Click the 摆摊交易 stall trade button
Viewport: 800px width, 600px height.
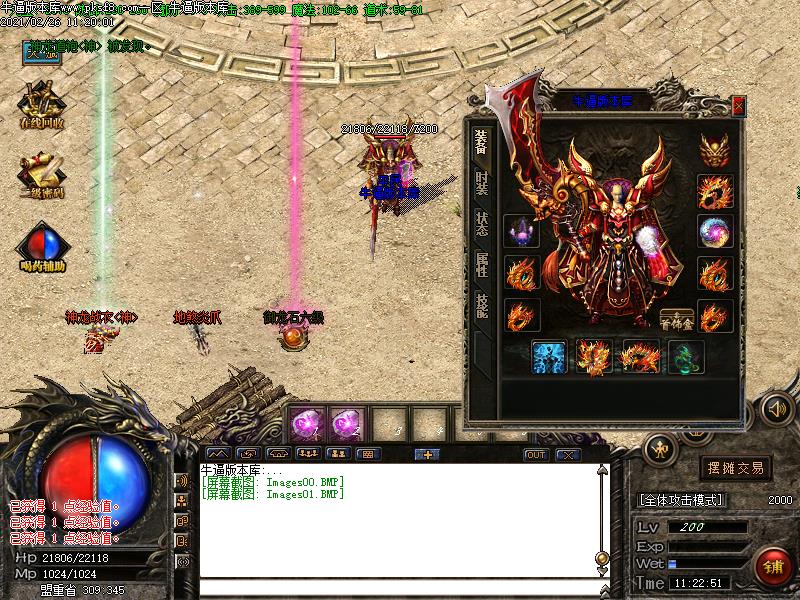click(x=735, y=468)
